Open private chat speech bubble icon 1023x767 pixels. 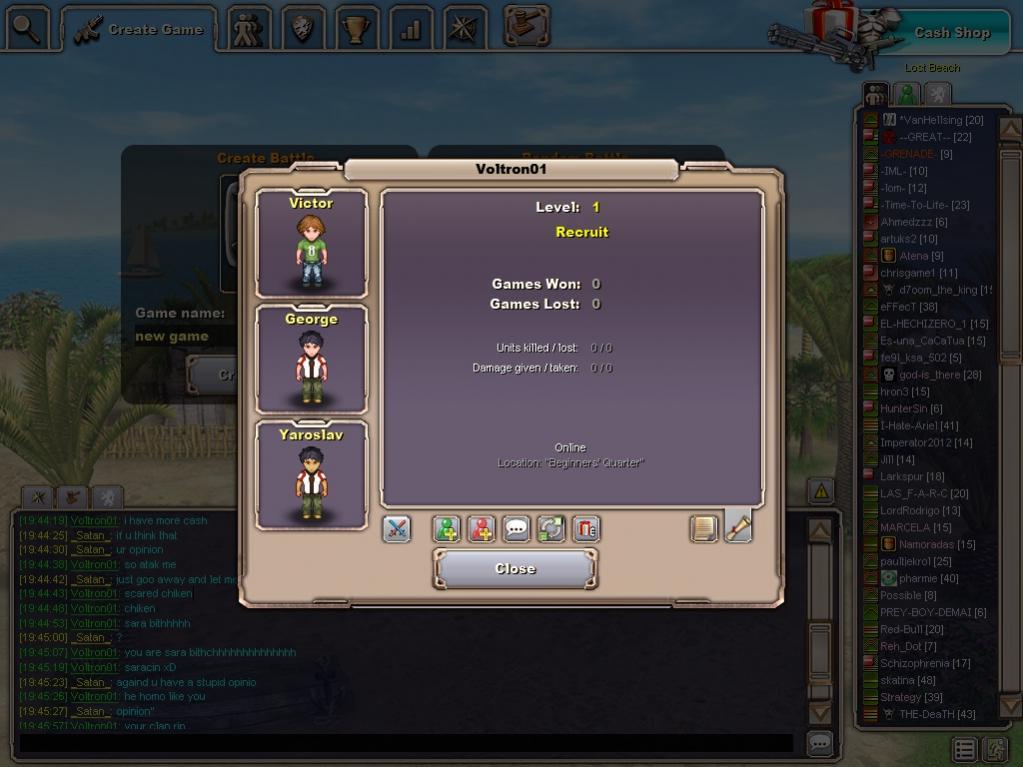pos(516,528)
